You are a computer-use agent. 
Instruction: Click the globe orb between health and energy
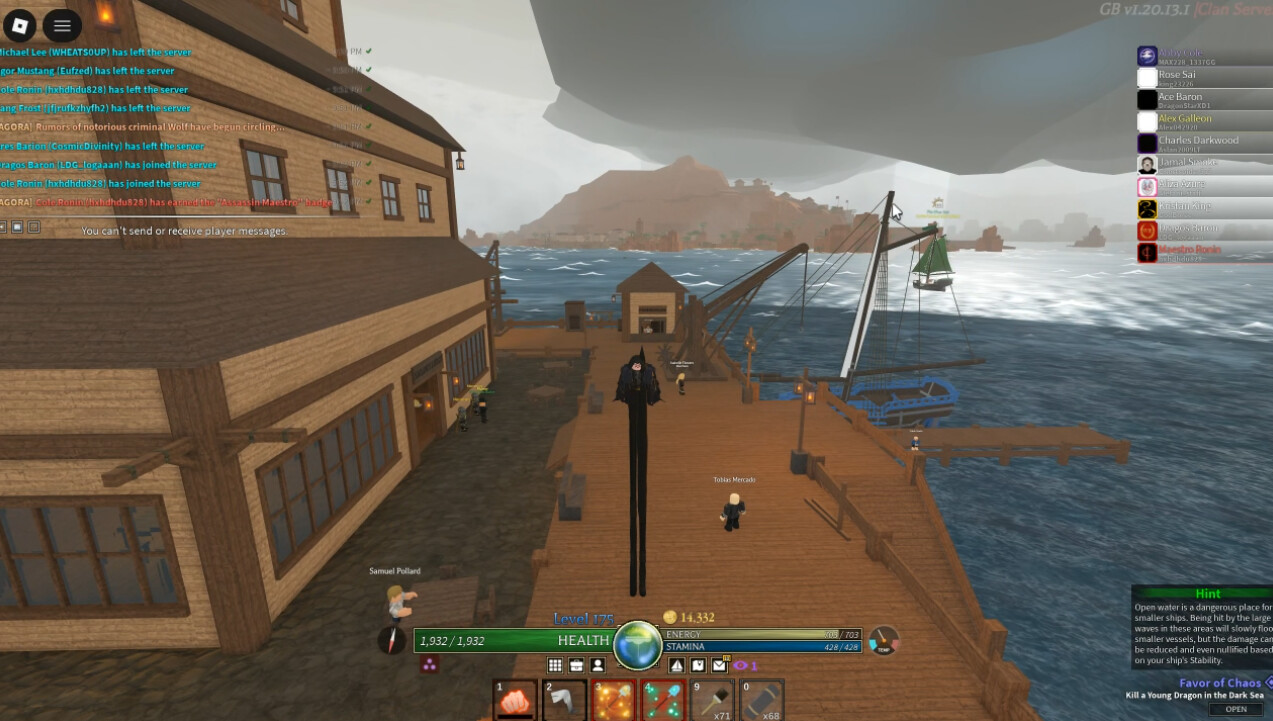(x=637, y=643)
